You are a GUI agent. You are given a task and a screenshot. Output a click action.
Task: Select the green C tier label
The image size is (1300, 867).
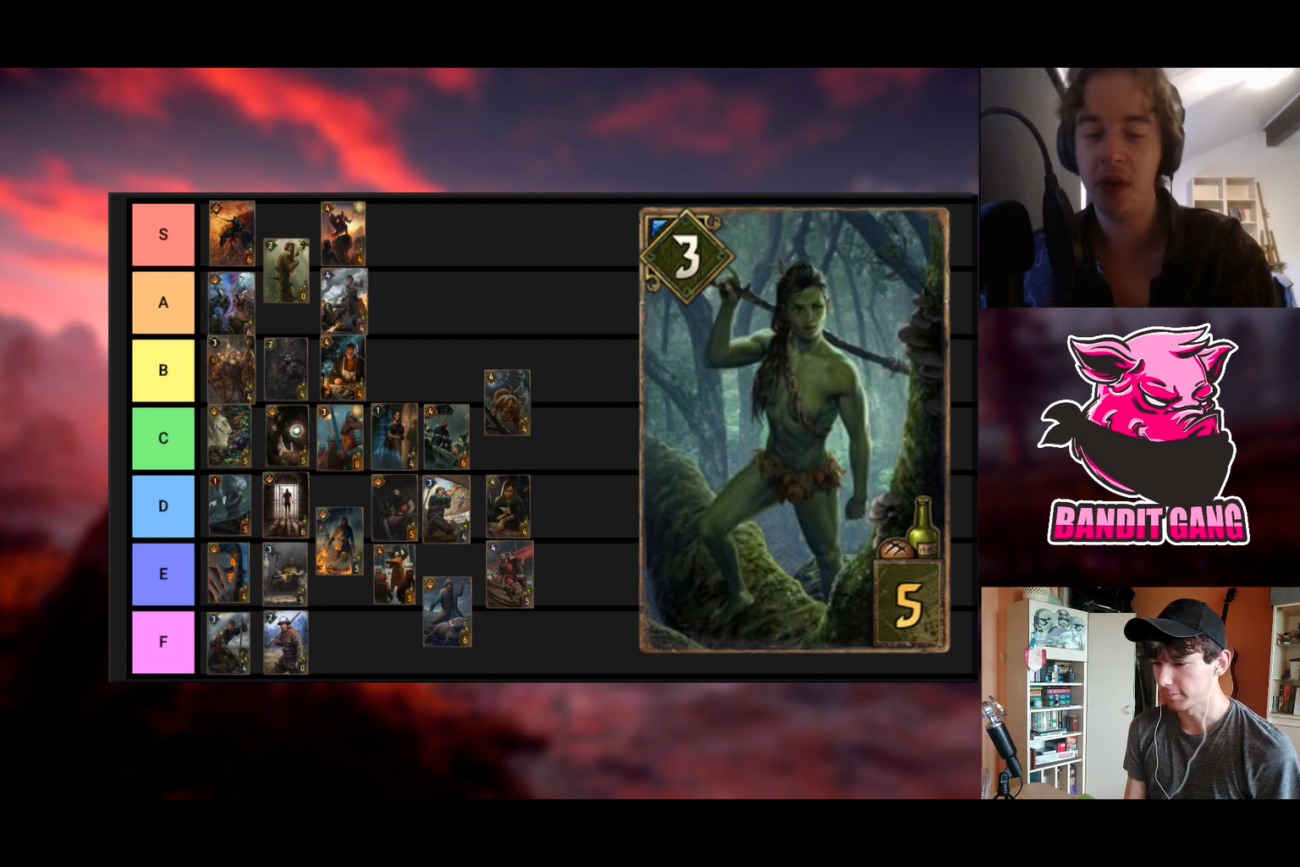point(163,437)
